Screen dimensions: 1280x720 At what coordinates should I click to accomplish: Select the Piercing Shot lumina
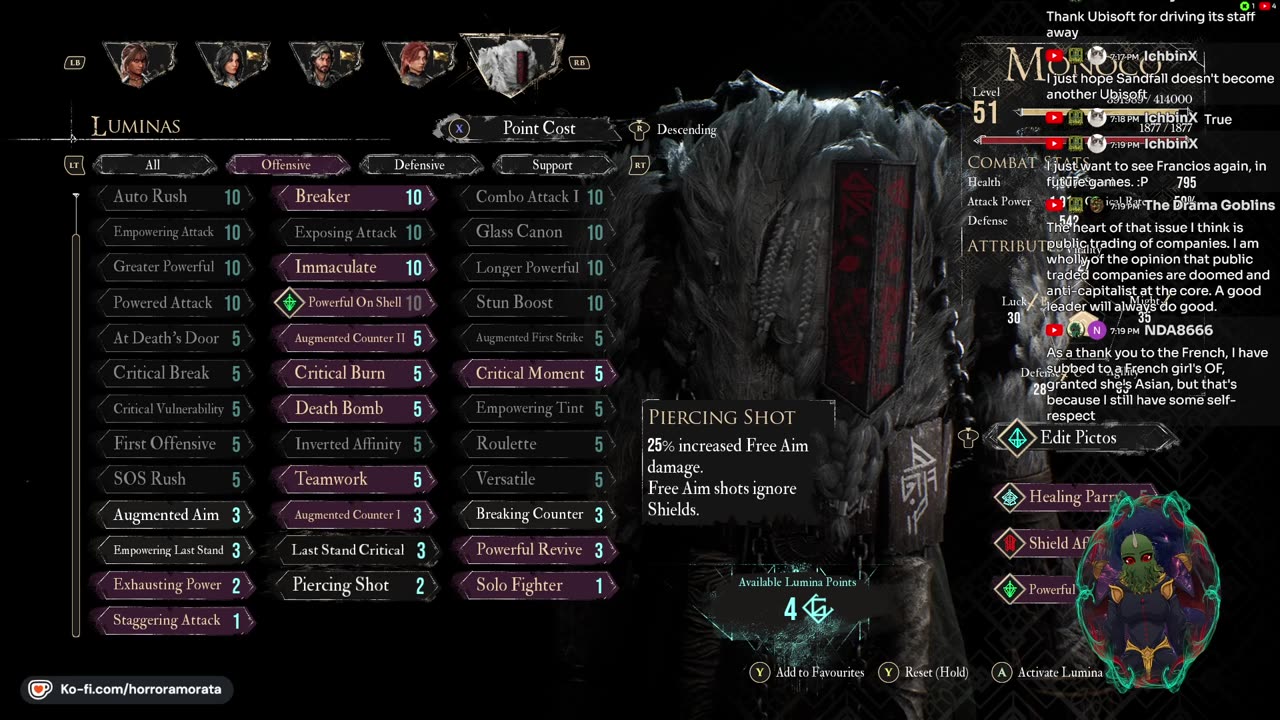coord(354,585)
